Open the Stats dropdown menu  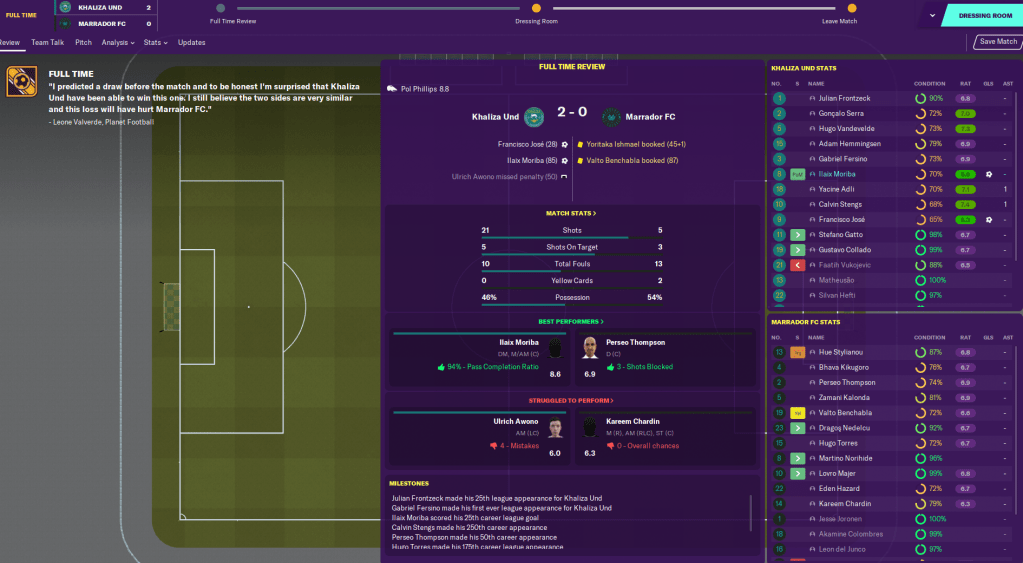coord(154,43)
